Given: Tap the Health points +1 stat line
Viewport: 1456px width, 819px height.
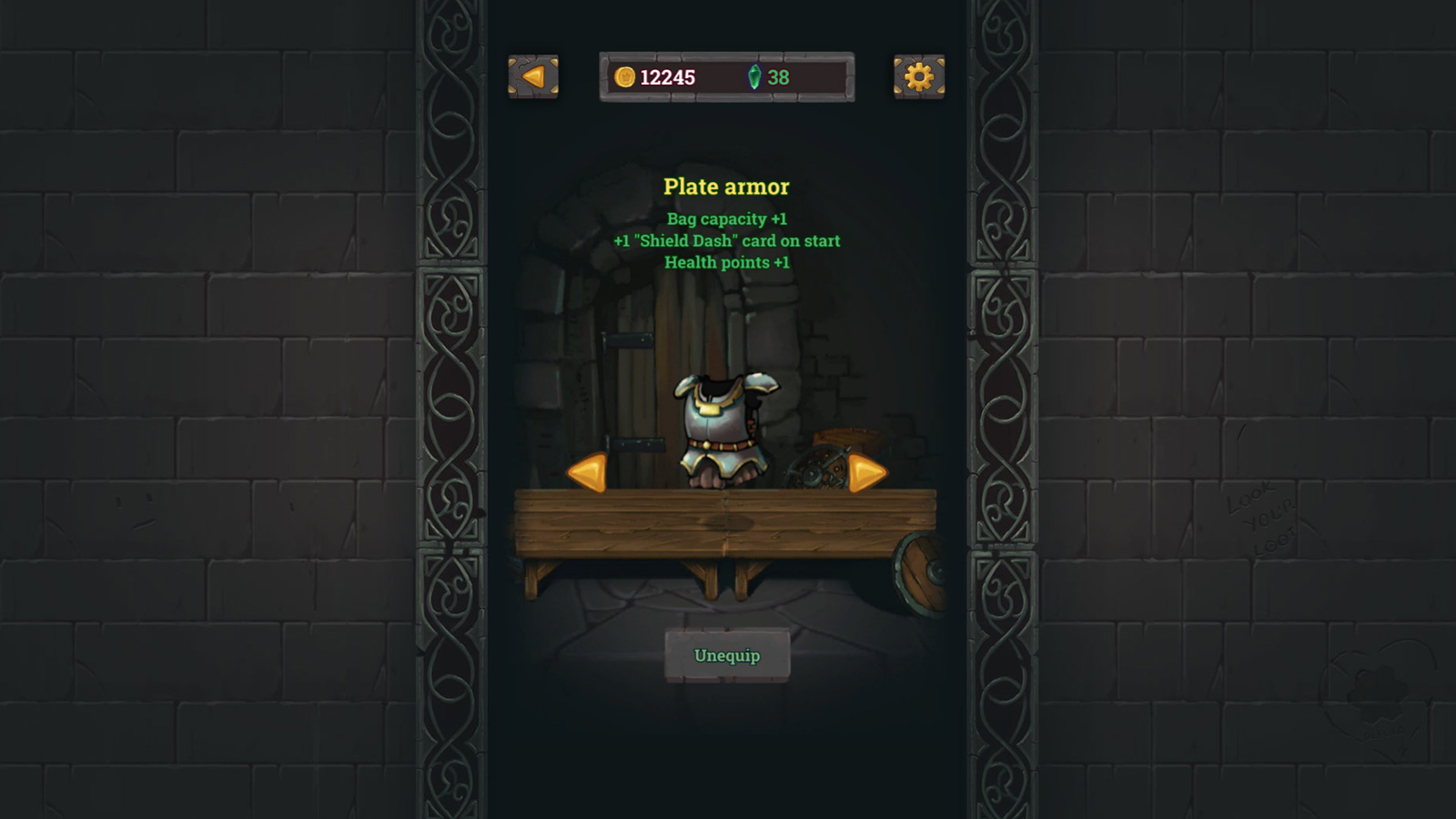Looking at the screenshot, I should coord(728,263).
